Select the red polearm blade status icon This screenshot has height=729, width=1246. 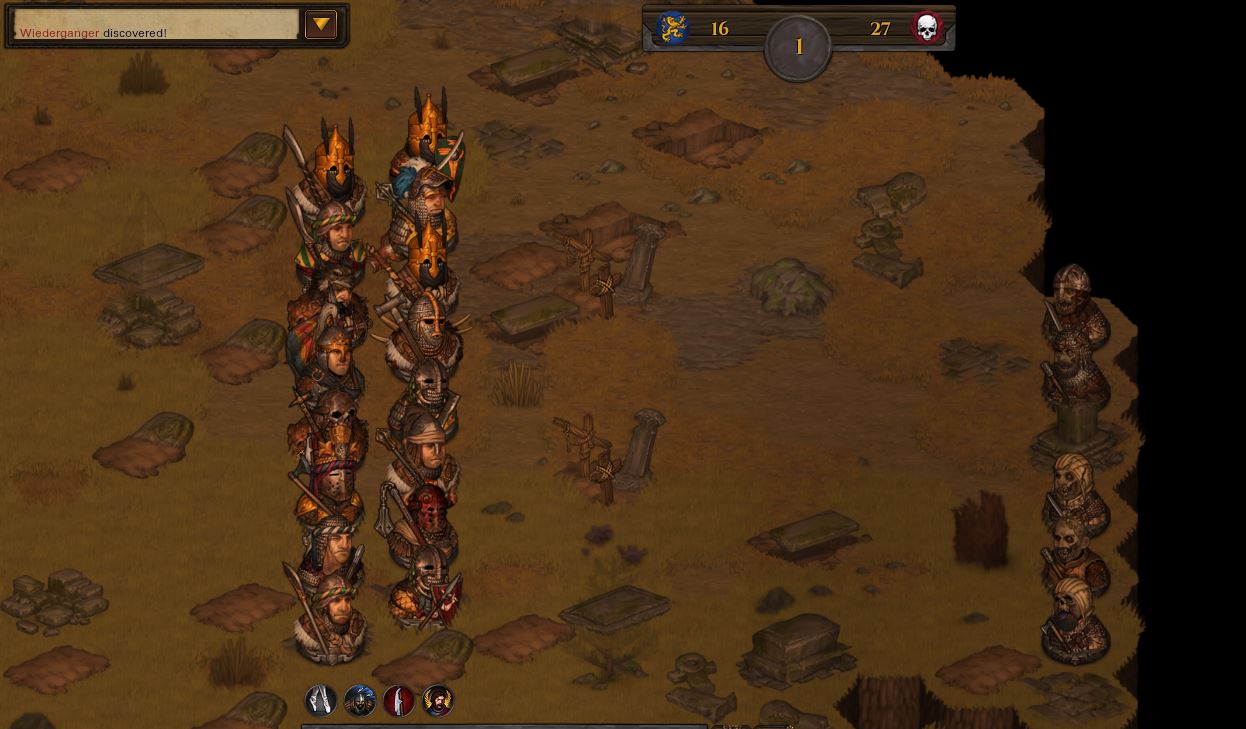point(399,700)
